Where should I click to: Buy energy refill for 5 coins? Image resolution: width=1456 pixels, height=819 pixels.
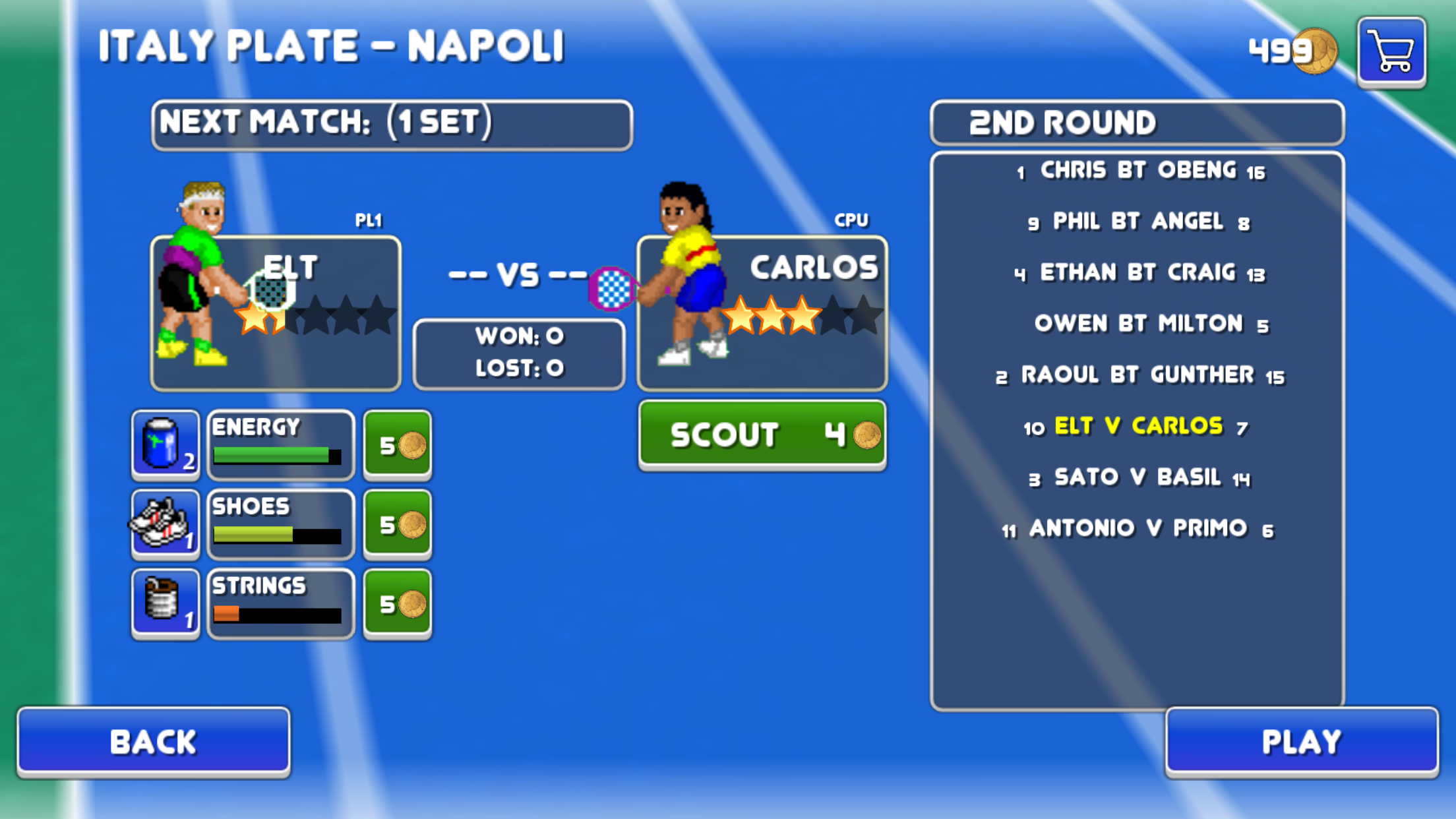398,445
